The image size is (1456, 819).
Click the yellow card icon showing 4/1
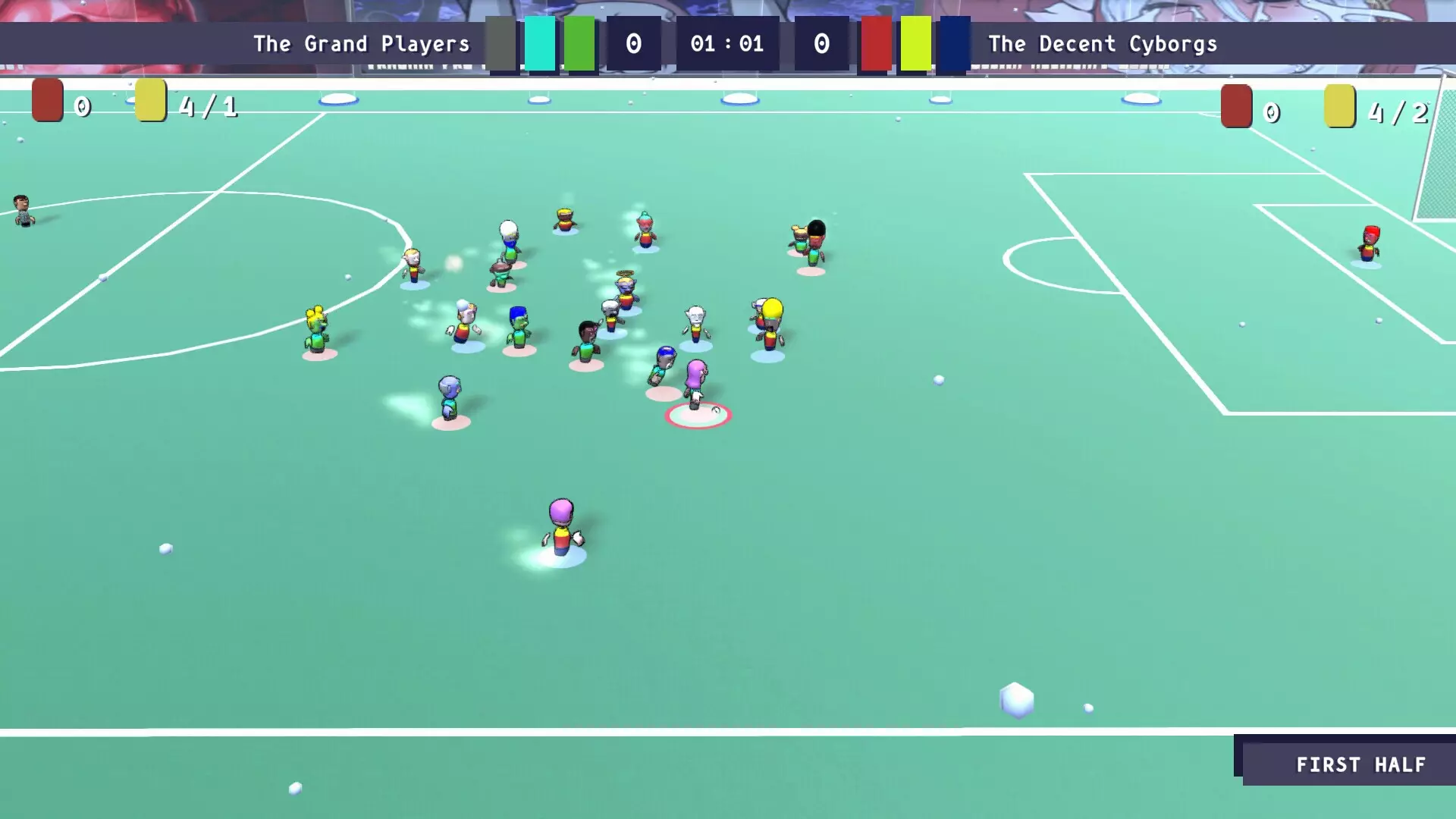coord(149,104)
